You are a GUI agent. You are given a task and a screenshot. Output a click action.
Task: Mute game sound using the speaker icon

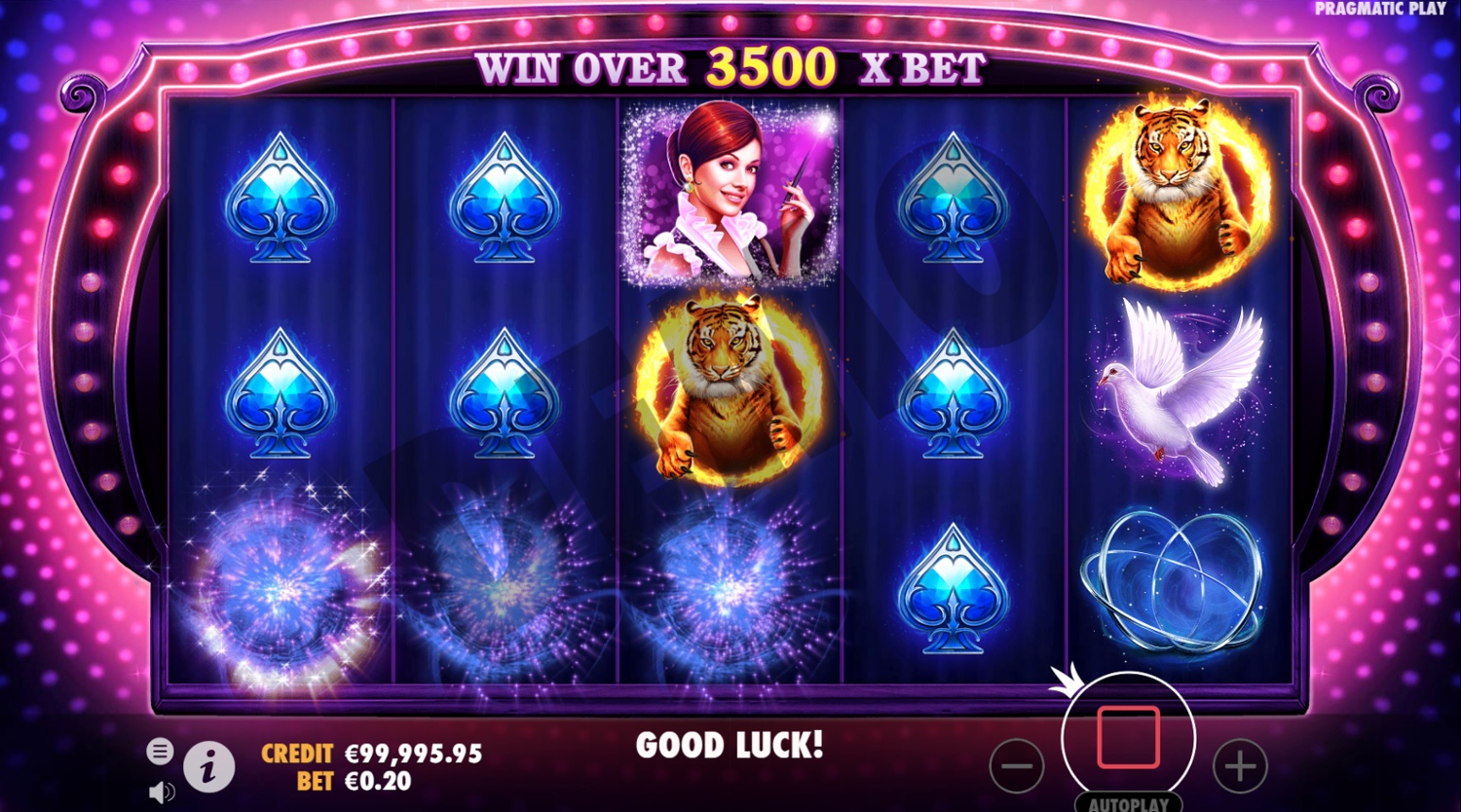pos(162,792)
